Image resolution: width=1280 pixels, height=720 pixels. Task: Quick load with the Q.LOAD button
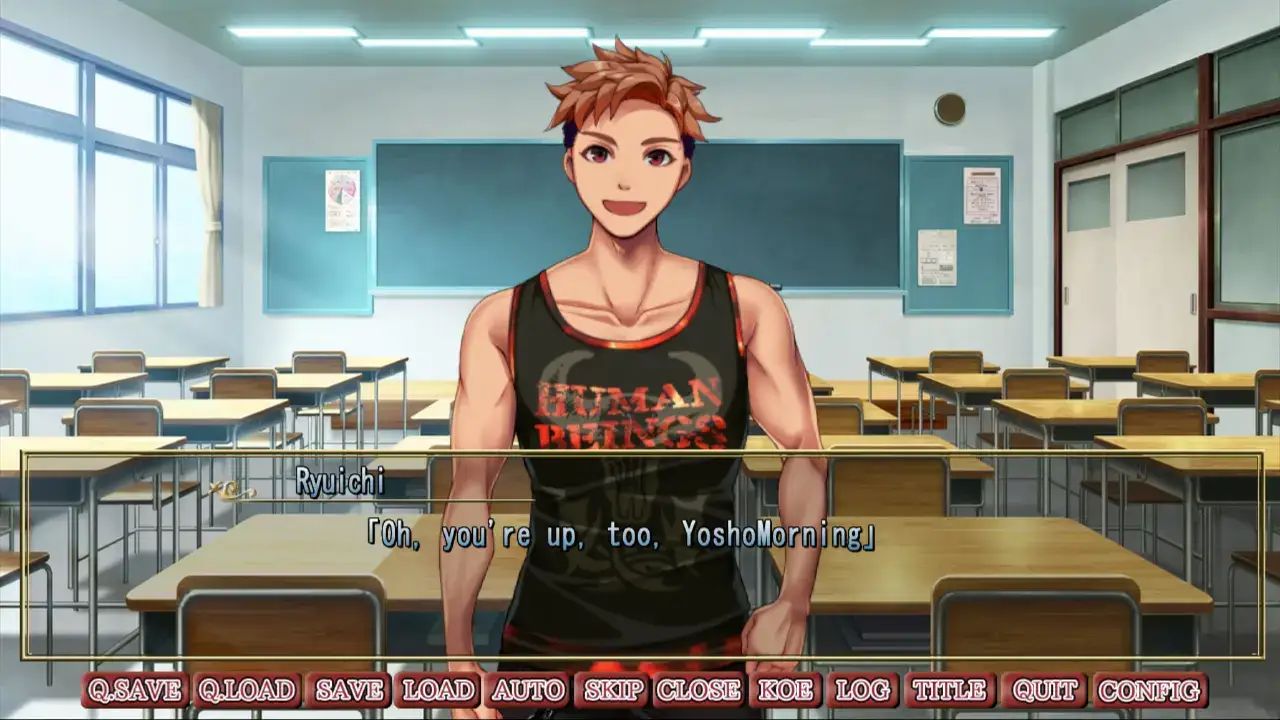point(246,690)
